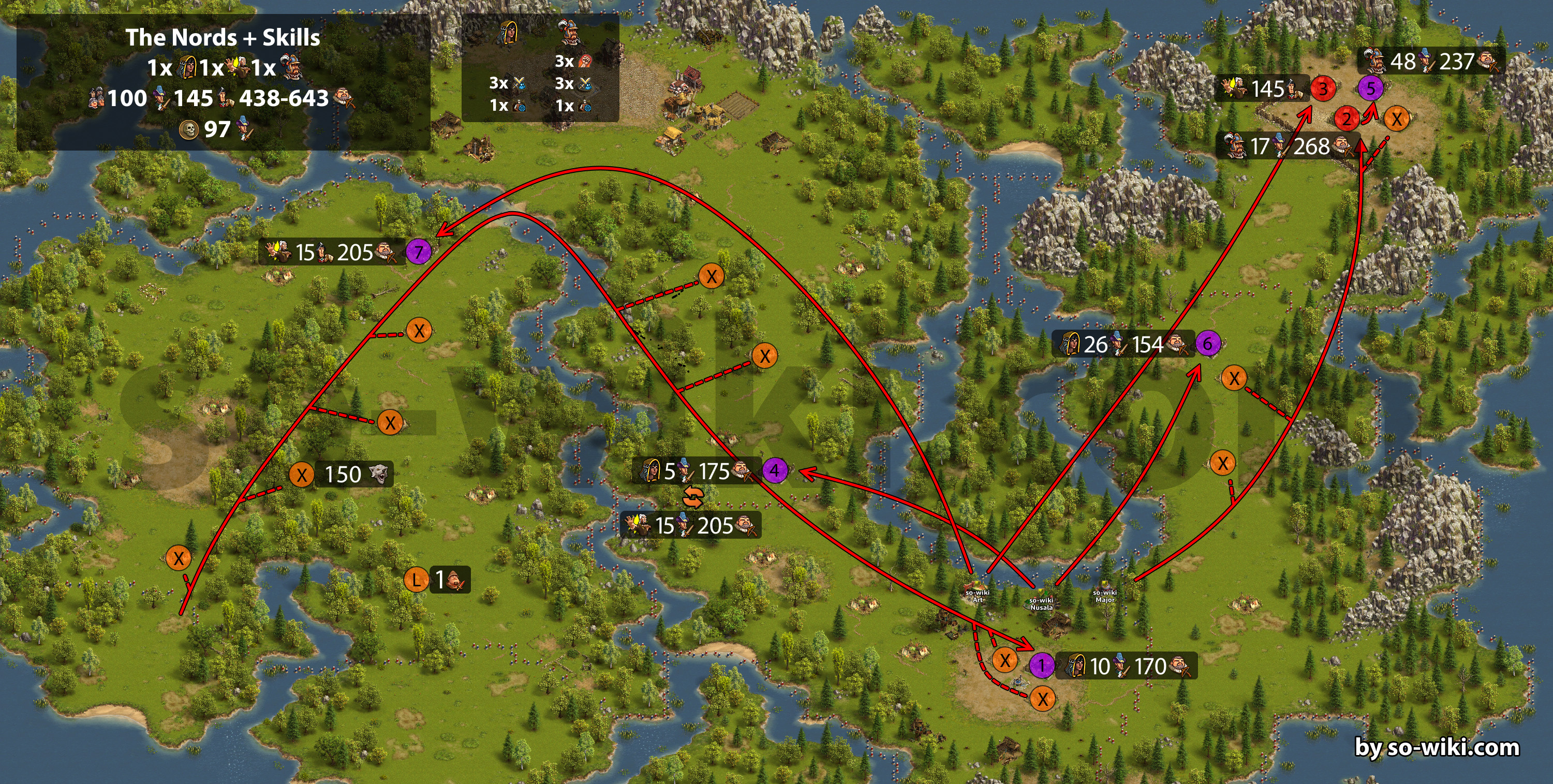This screenshot has width=1553, height=784.
Task: Select the purple camp marker numbered 1
Action: click(x=1041, y=666)
